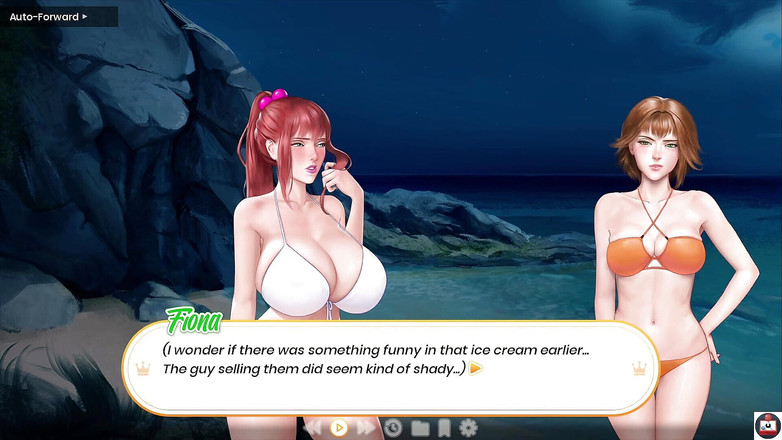Advance dialogue with the orange arrow
782x440 pixels.
[x=476, y=368]
